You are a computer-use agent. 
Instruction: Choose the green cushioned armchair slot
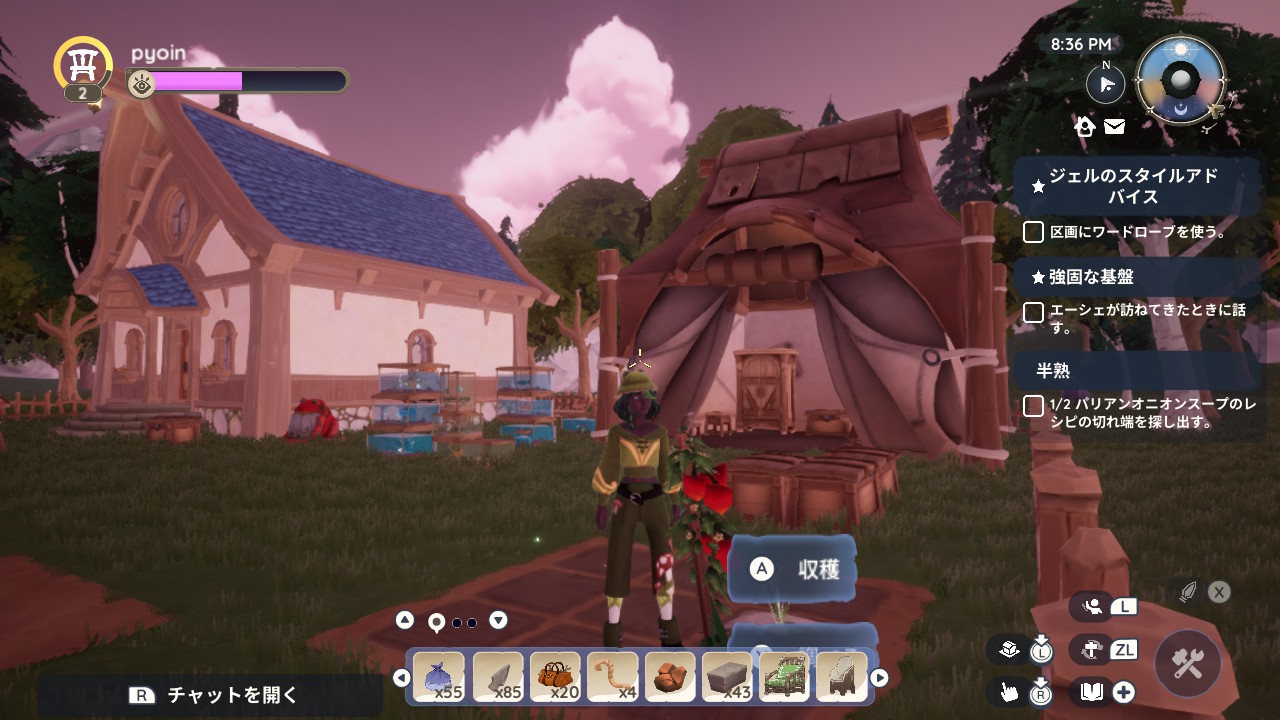(785, 678)
